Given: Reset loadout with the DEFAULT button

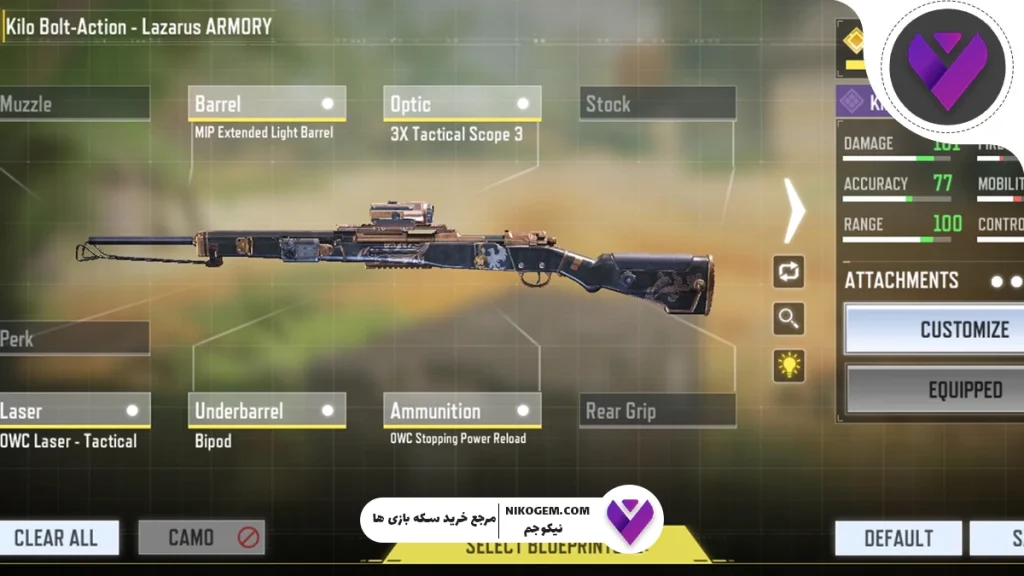Looking at the screenshot, I should click(x=898, y=539).
